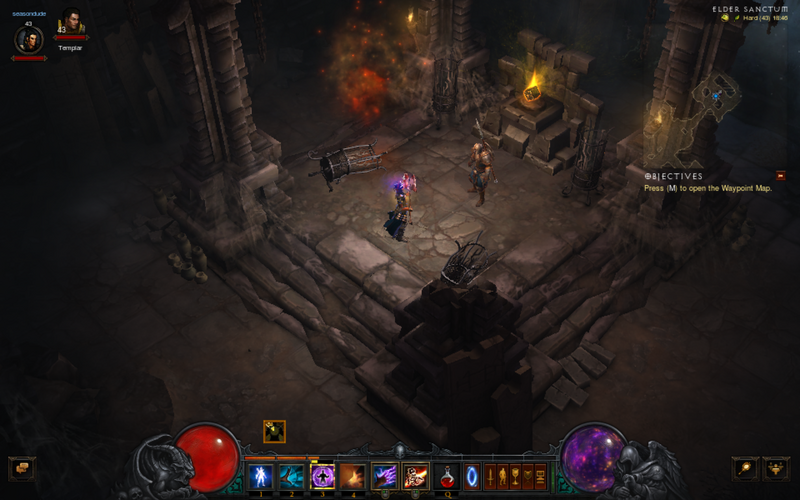Collapse the Objectives tracker with the red button
The height and width of the screenshot is (500, 800).
[x=781, y=176]
